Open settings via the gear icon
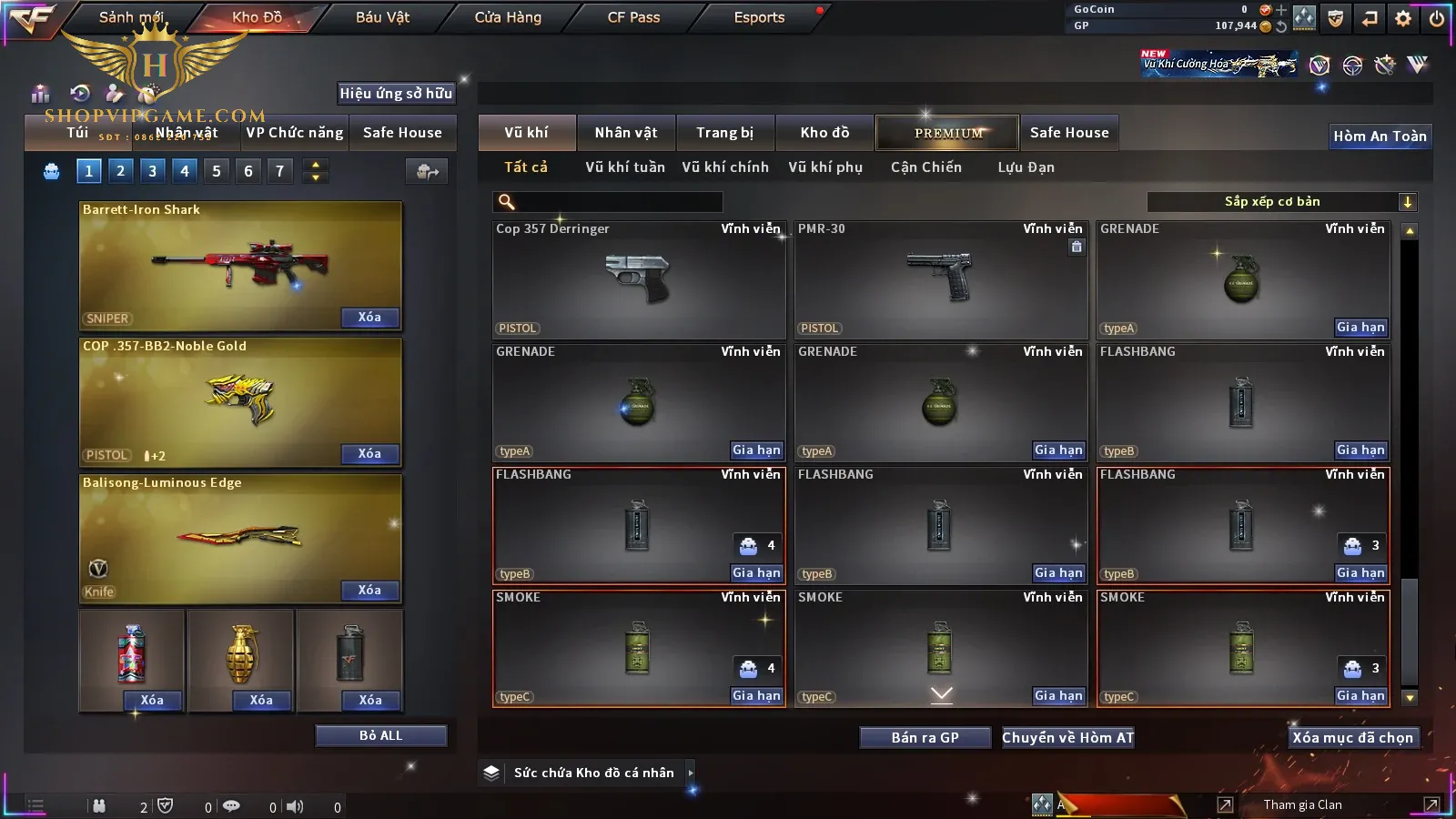1456x819 pixels. pyautogui.click(x=1403, y=18)
